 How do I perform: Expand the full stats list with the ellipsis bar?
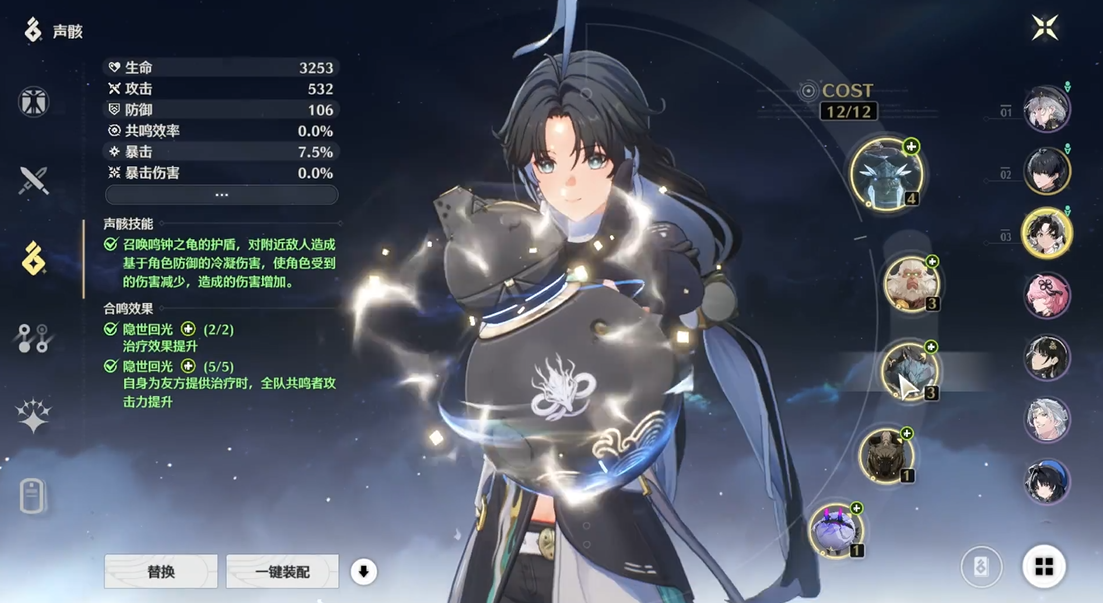pos(221,195)
